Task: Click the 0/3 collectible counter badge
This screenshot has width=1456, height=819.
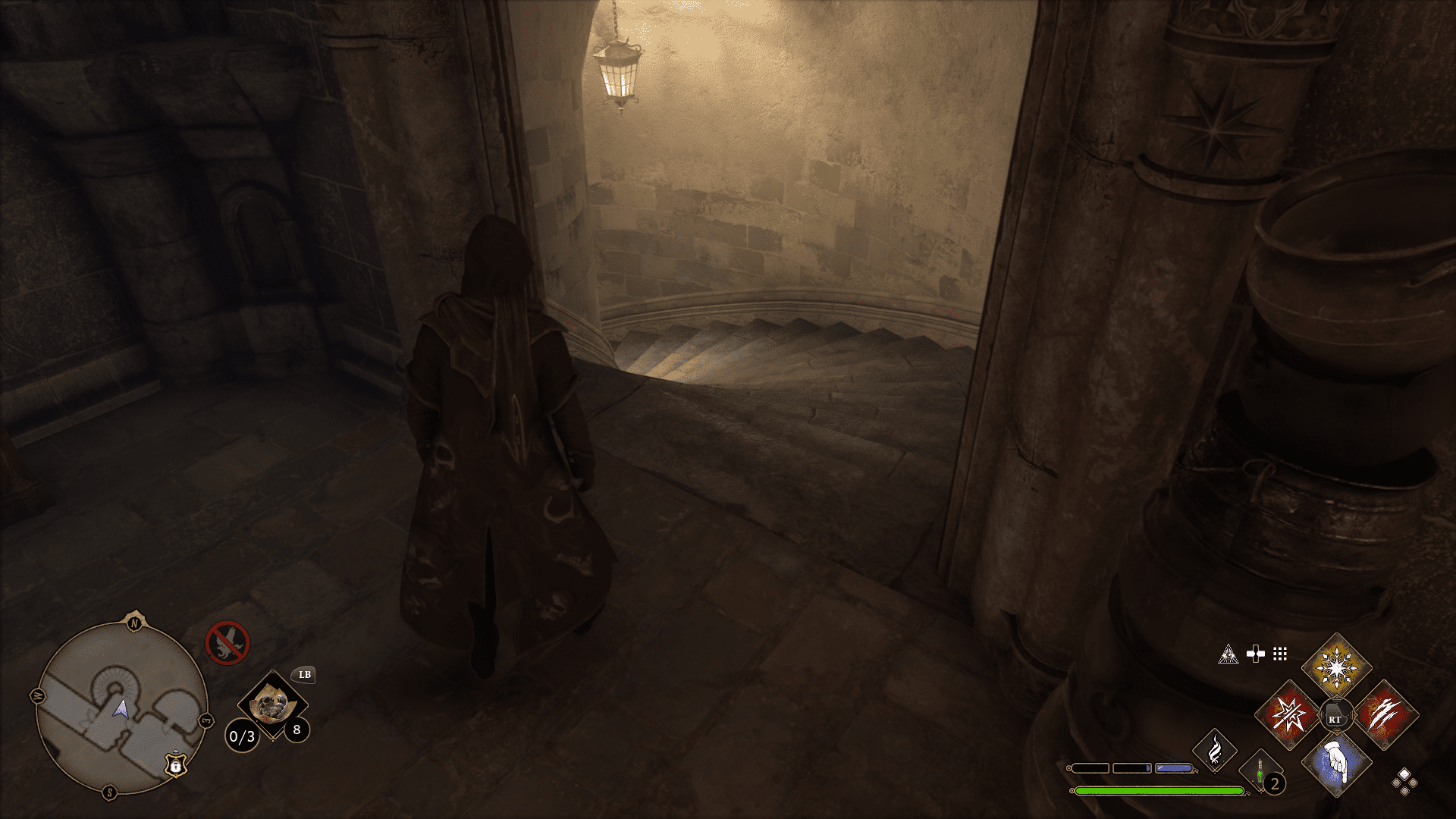Action: coord(242,736)
